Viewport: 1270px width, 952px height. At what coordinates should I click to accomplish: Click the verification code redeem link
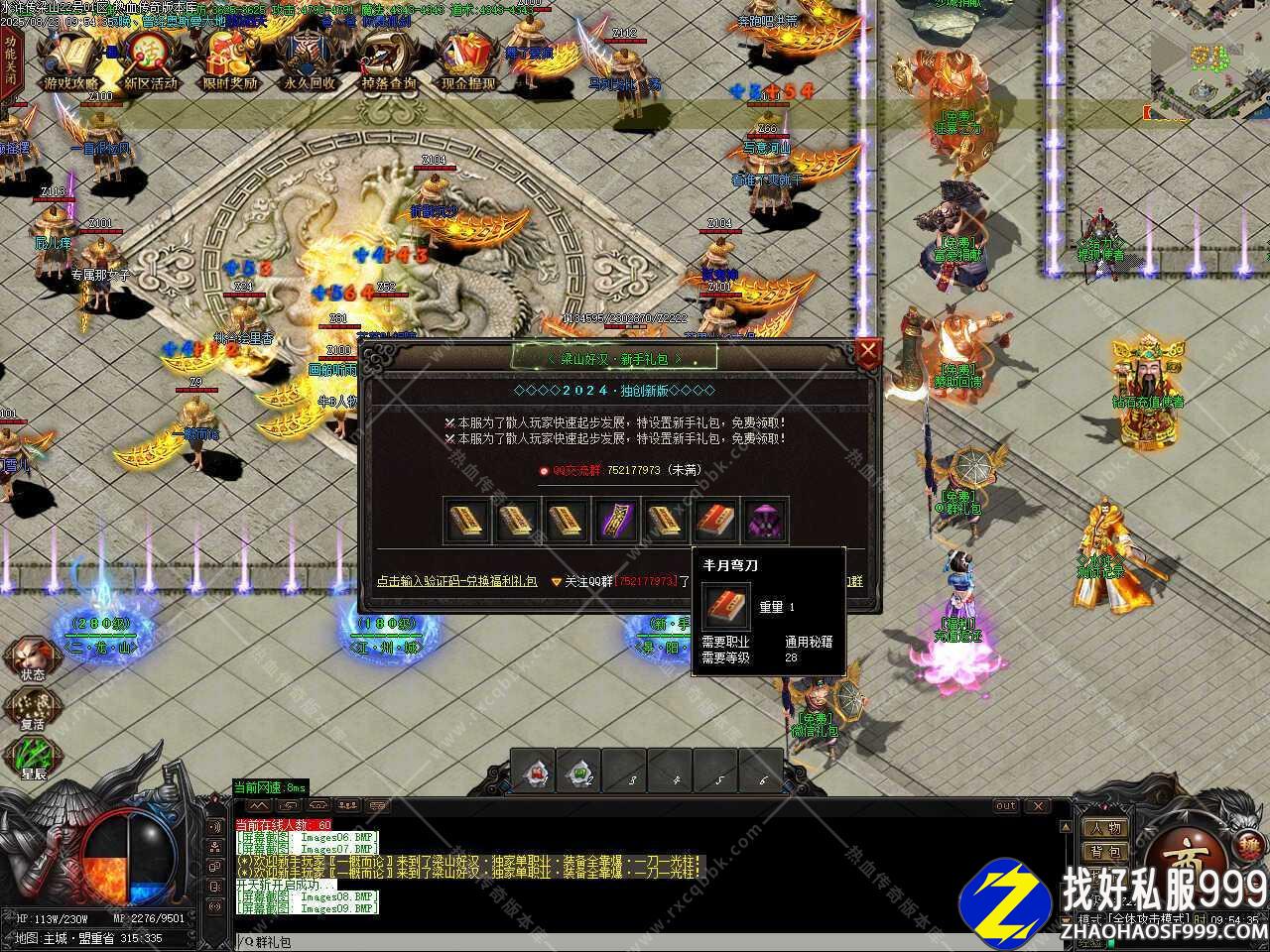coord(456,581)
